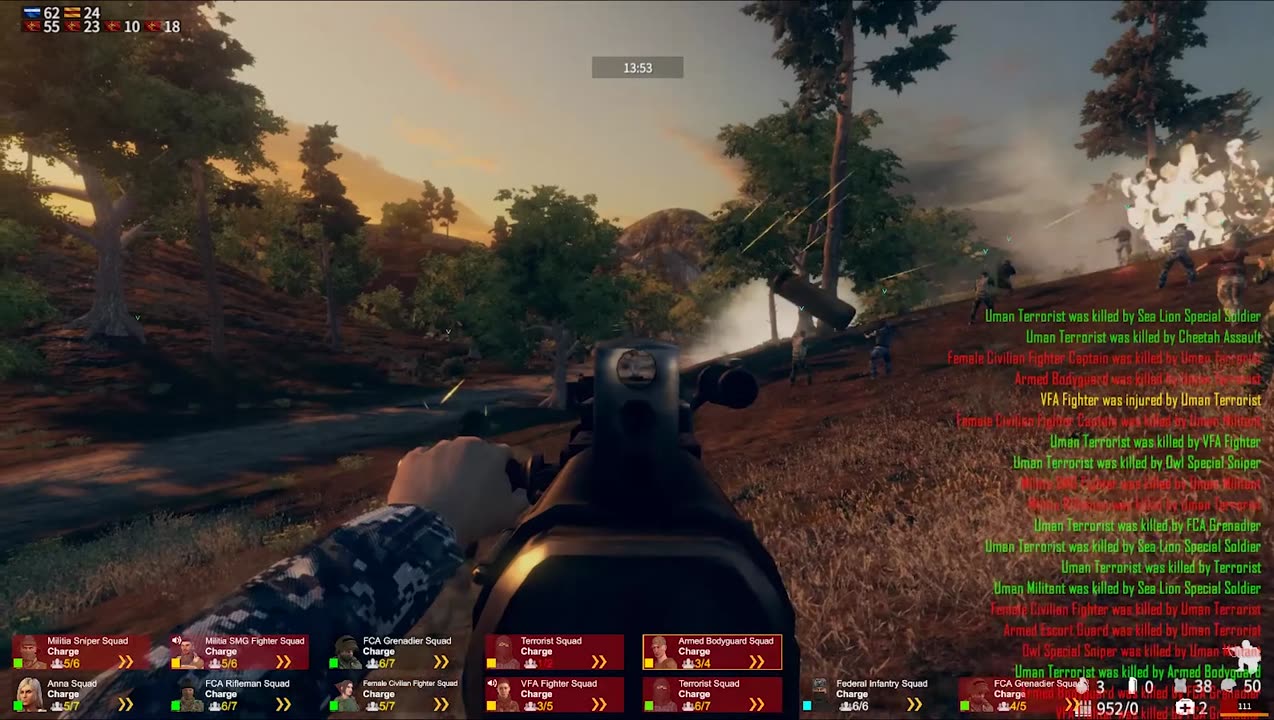Select the Federal Infantry Squad card
Screen dimensions: 1274x720
tap(870, 694)
